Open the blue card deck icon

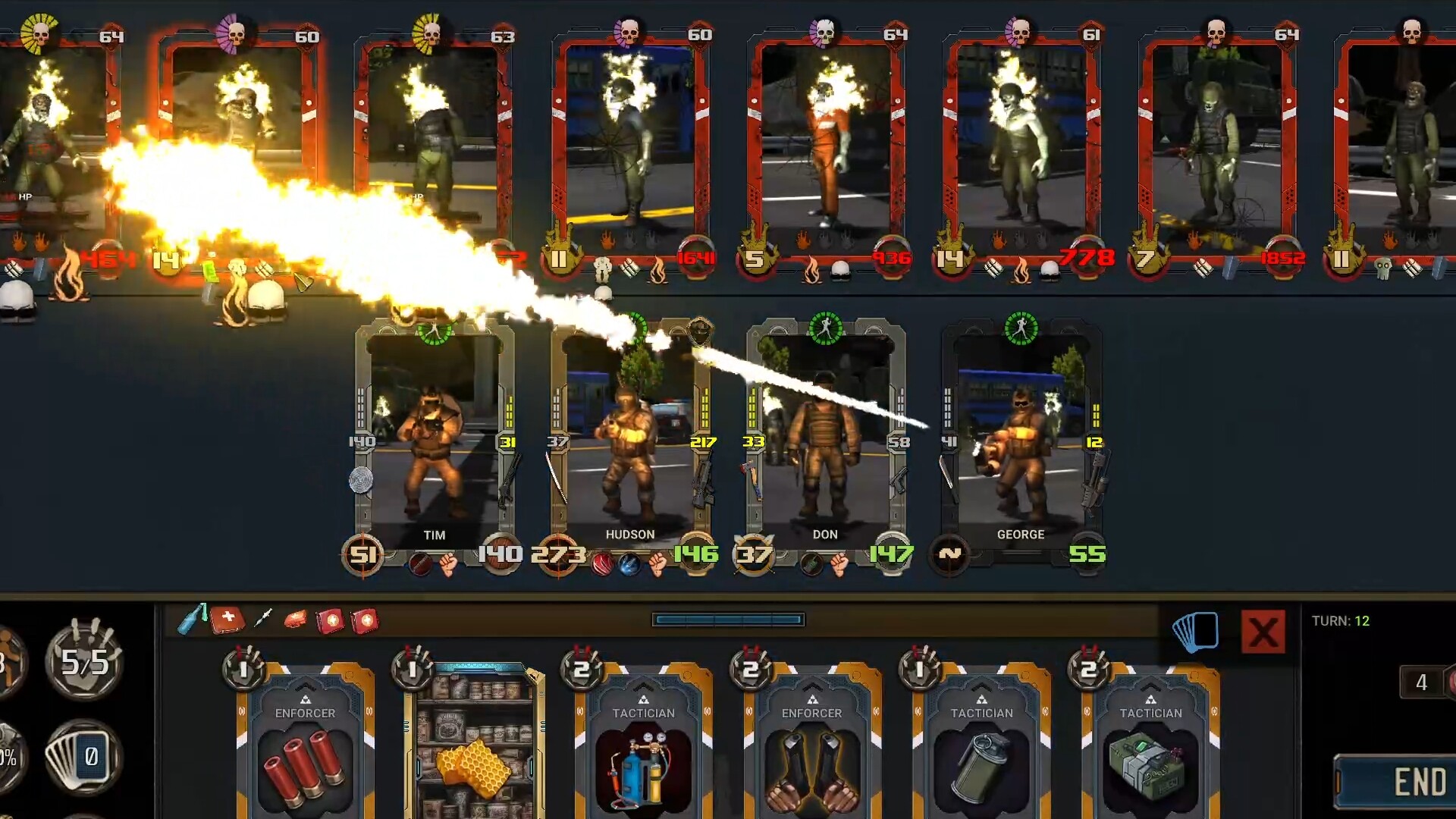pyautogui.click(x=1196, y=632)
